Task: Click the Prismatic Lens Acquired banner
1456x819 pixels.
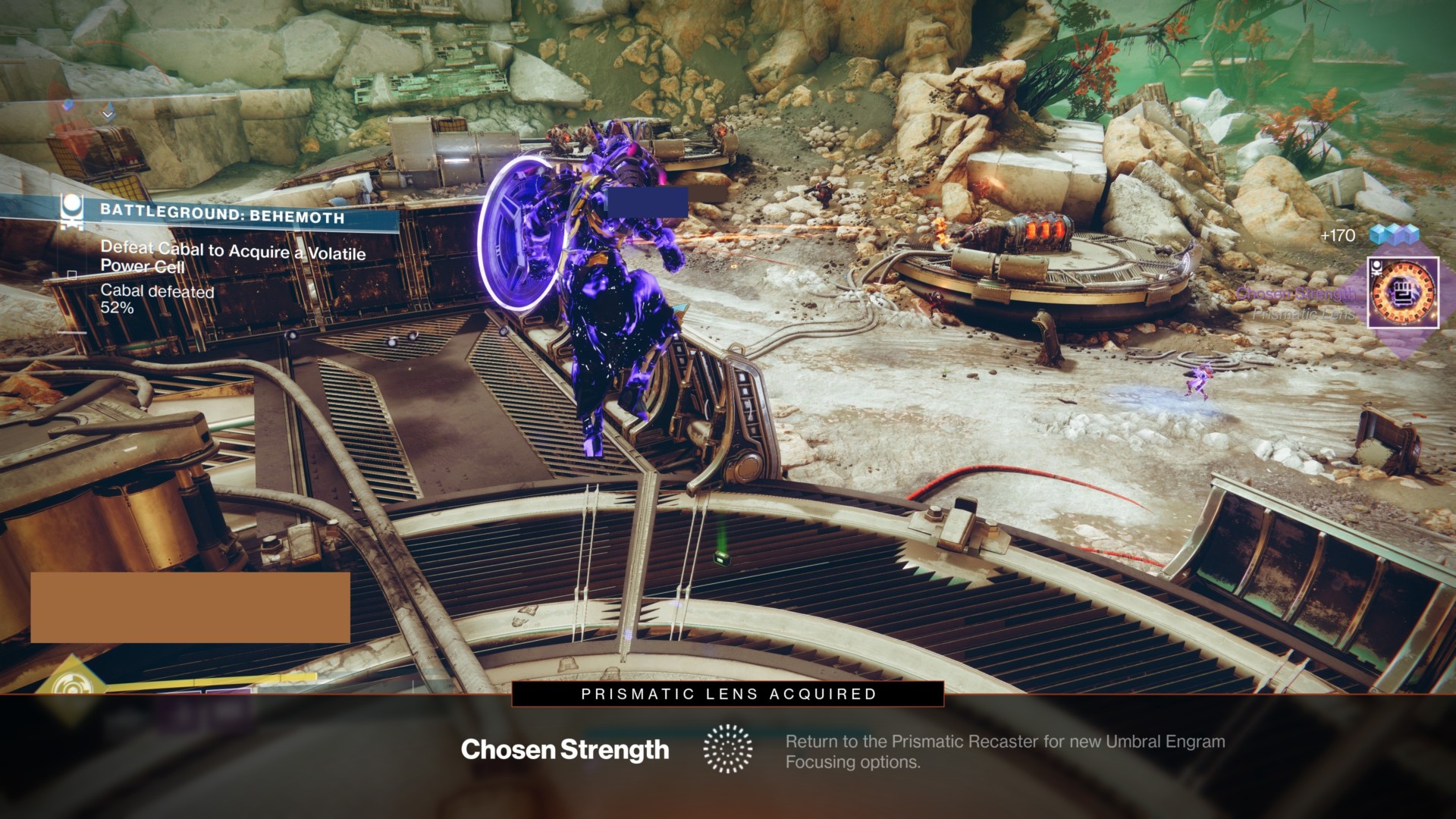Action: coord(728,694)
